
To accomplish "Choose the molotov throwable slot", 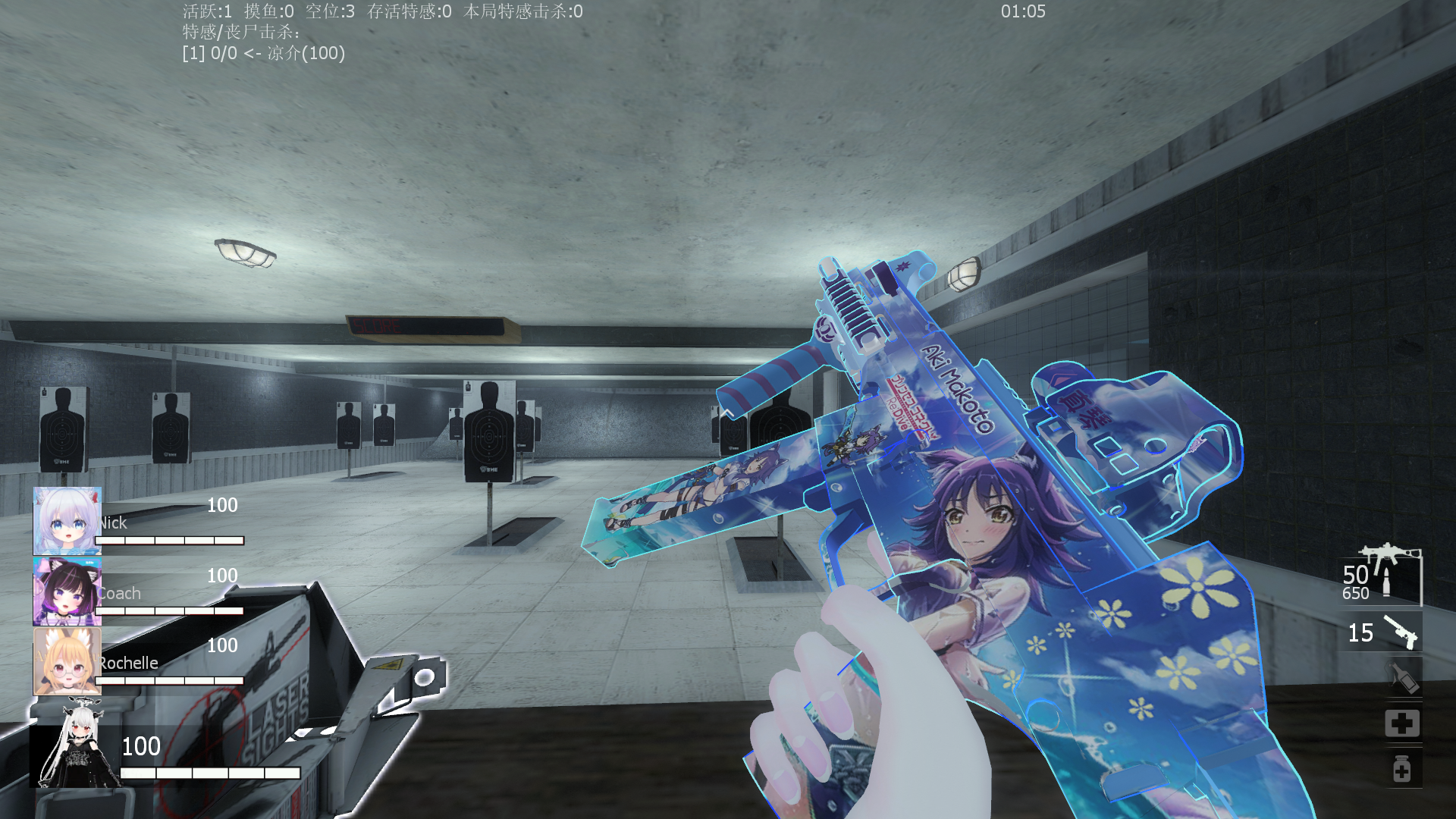I will tap(1401, 677).
